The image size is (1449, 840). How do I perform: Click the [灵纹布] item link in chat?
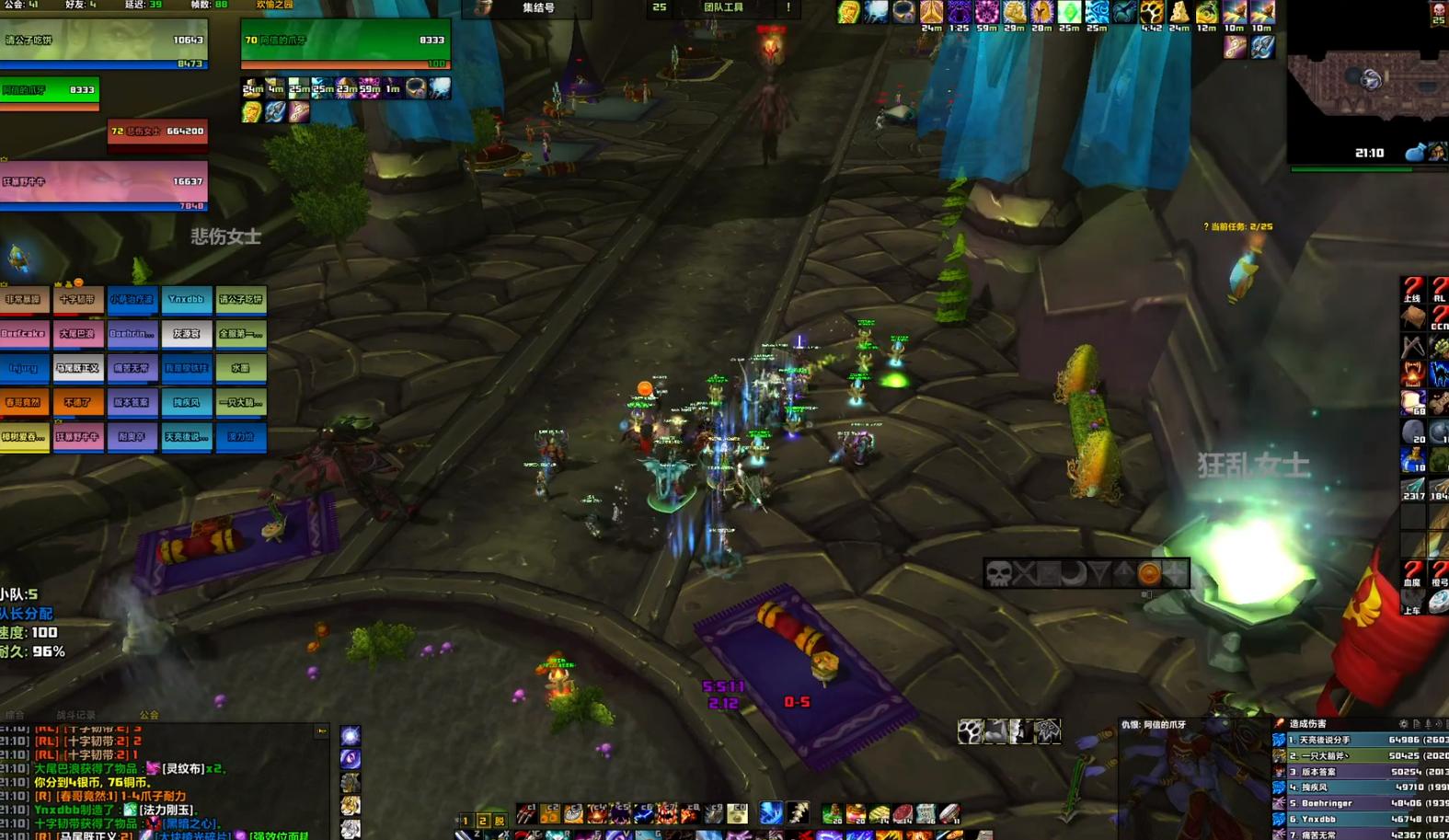tap(182, 769)
